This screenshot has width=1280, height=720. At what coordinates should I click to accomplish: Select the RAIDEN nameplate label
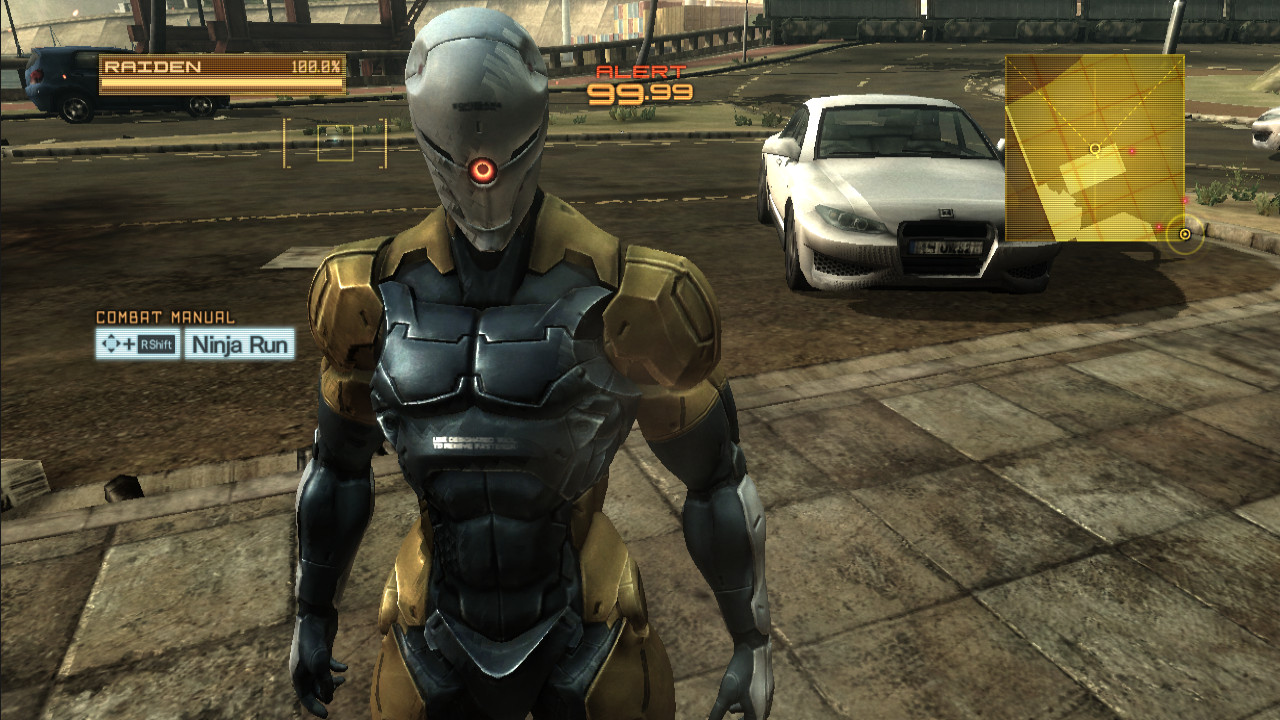(150, 66)
